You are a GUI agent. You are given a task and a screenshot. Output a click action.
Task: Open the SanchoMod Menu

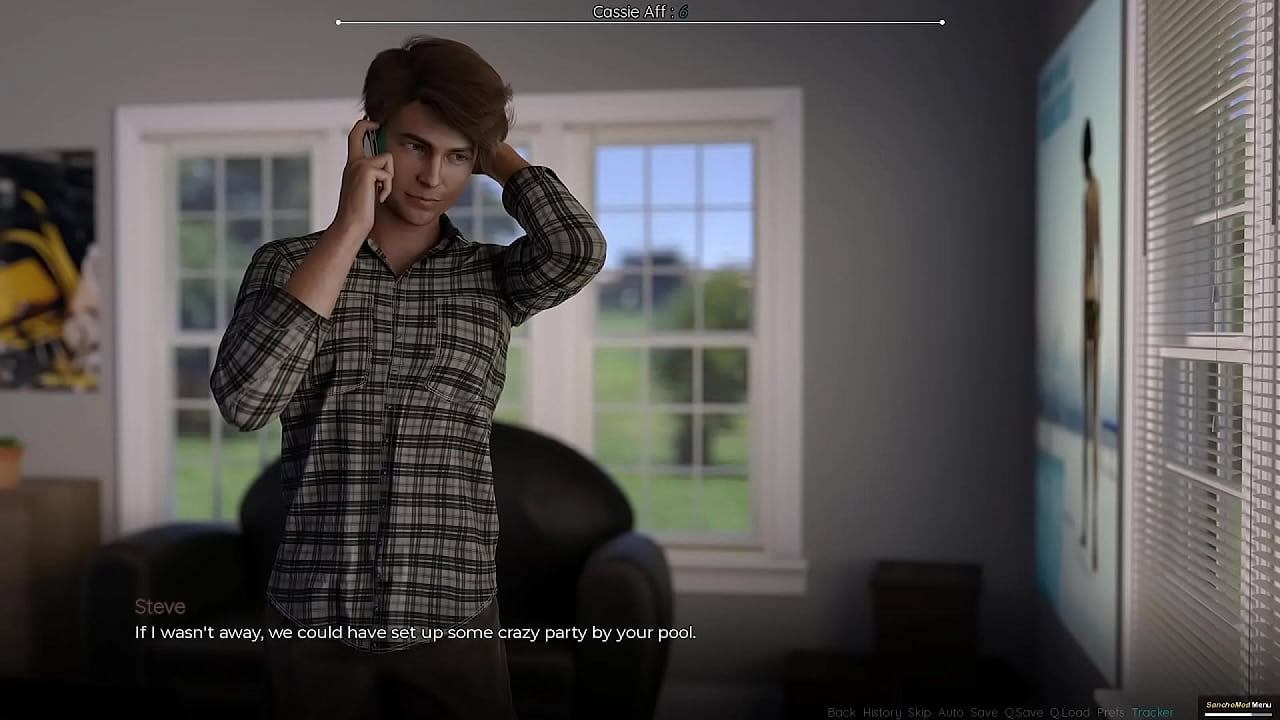[1238, 706]
